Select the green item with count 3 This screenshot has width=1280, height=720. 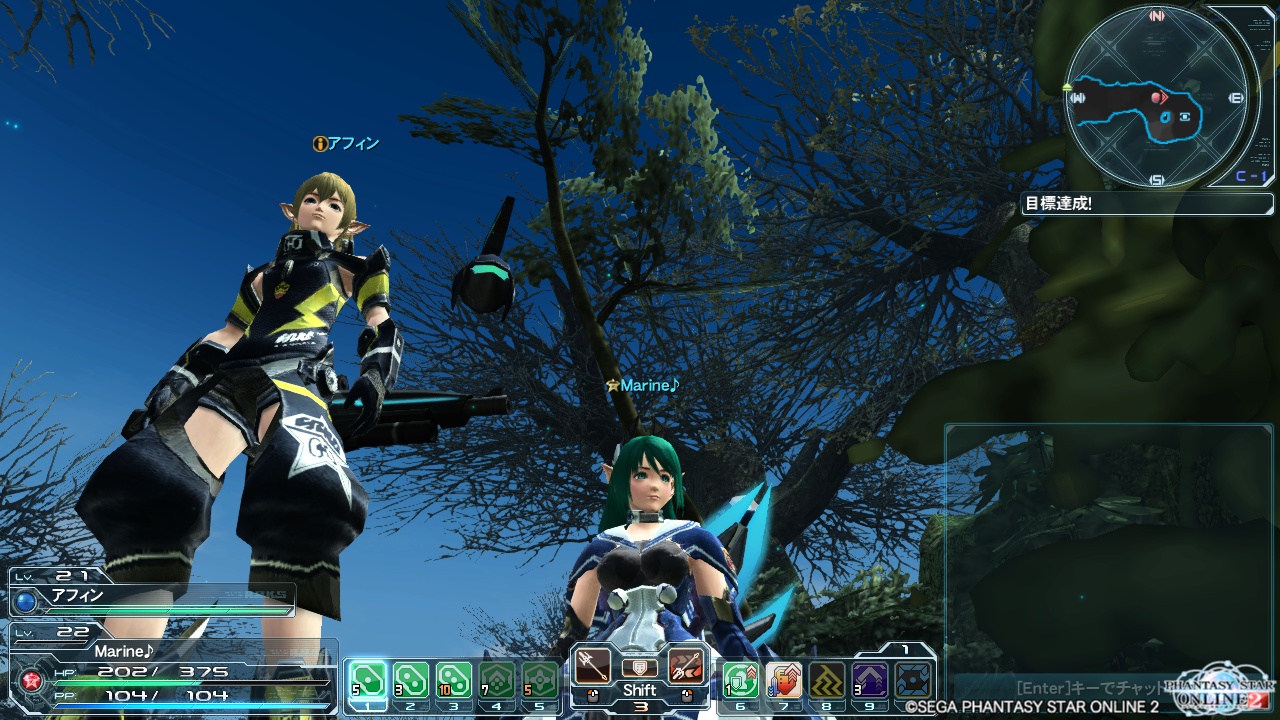coord(411,681)
